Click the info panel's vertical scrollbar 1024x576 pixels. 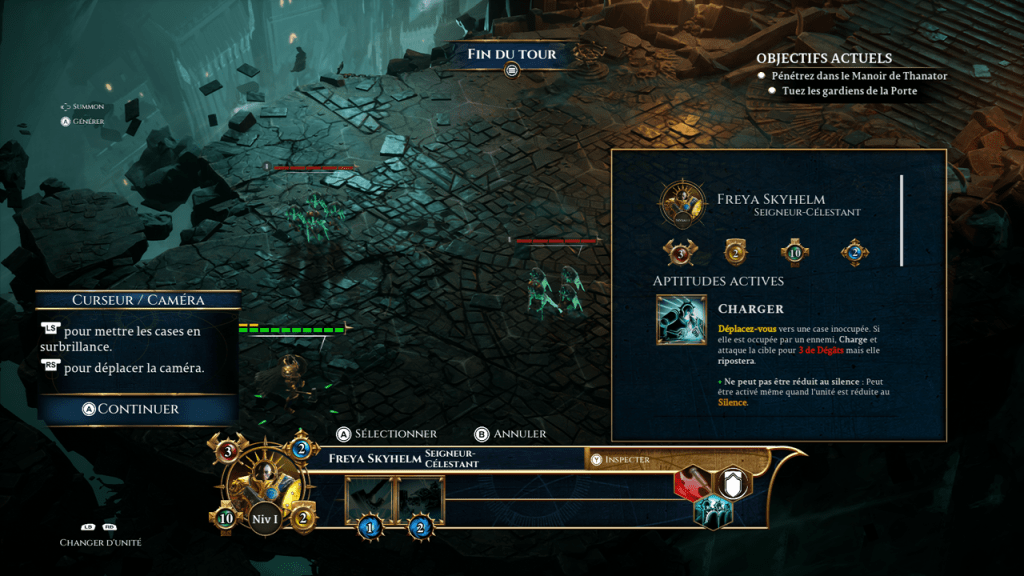pos(901,221)
